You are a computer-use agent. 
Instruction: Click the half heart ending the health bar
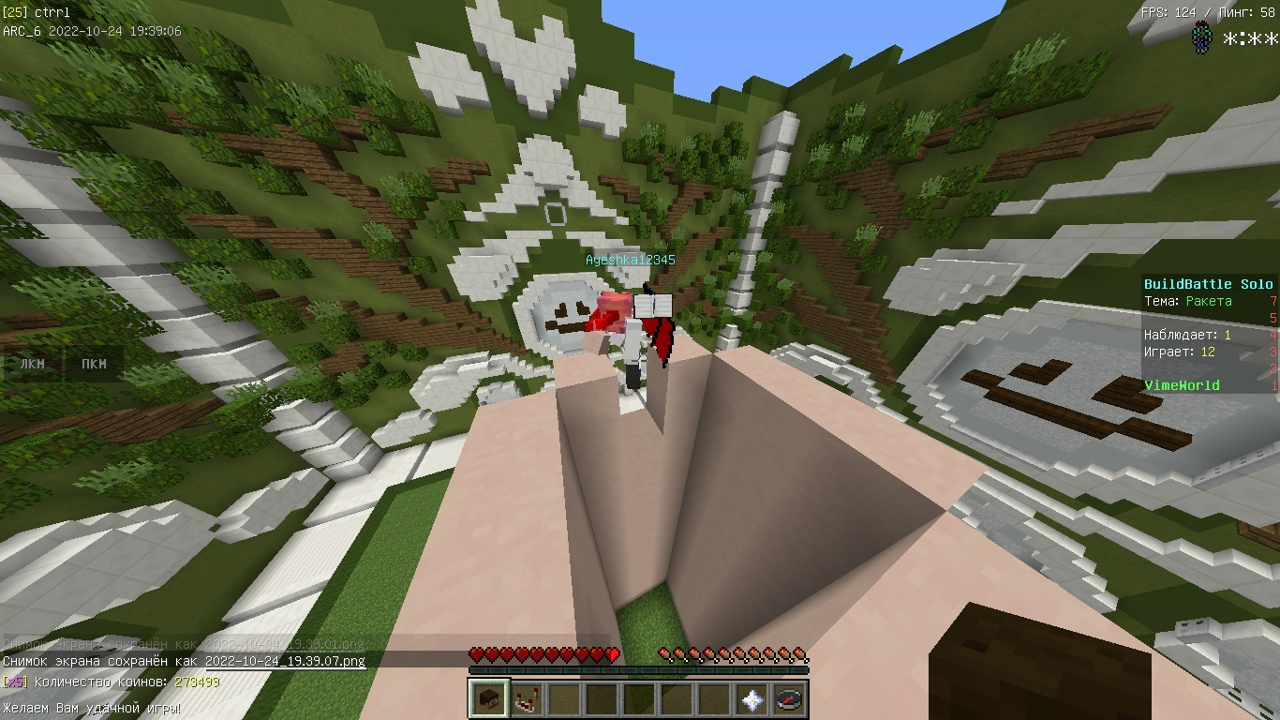tap(613, 655)
